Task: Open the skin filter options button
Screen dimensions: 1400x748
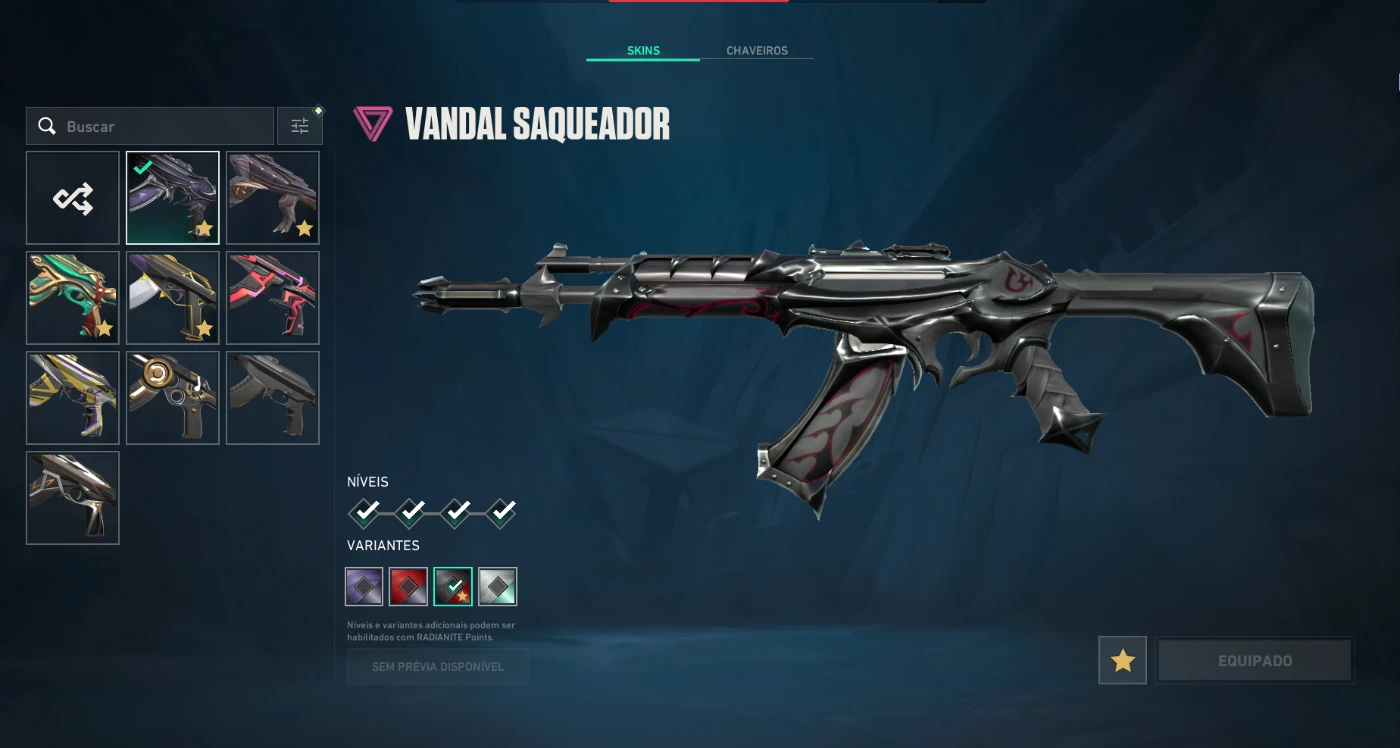Action: [x=300, y=126]
